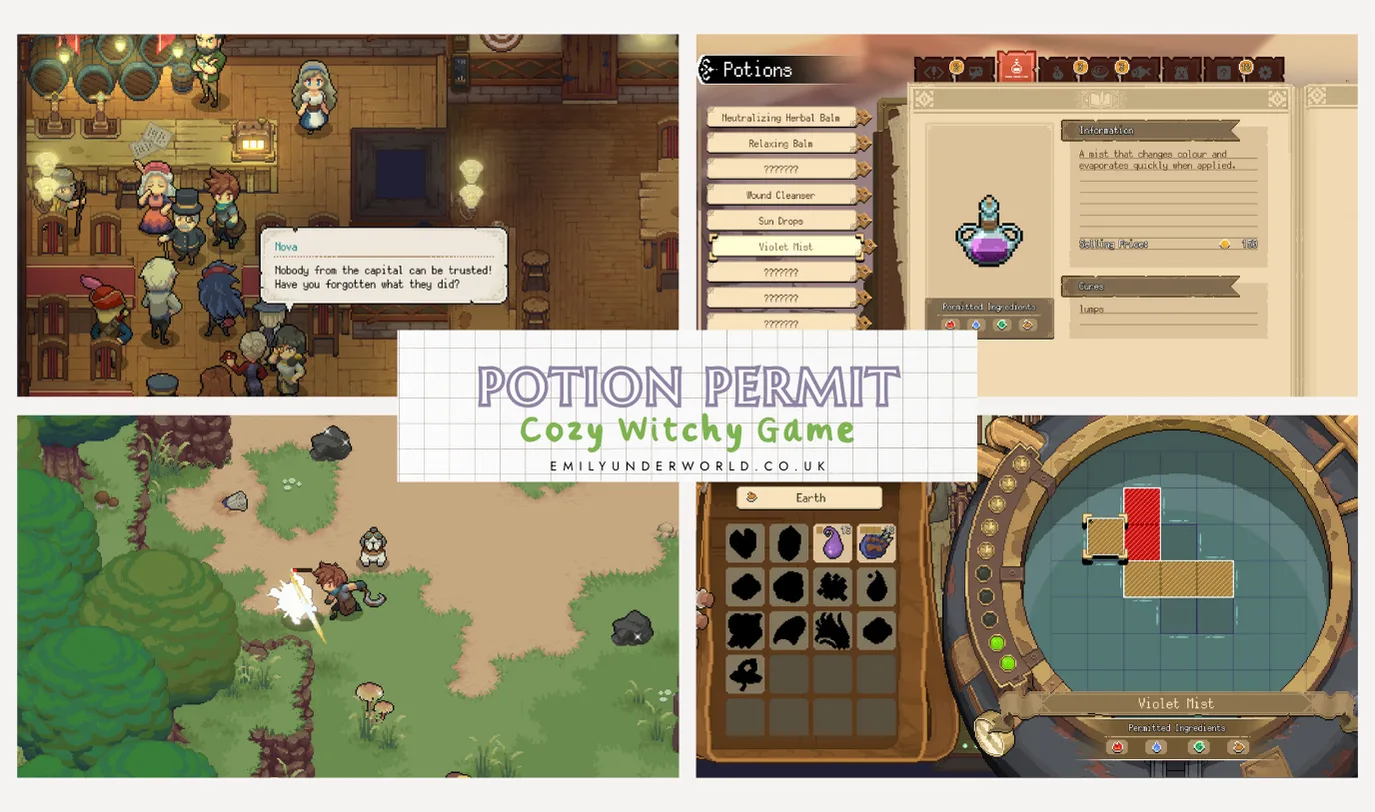Open the Earth ingredient category tab
The image size is (1375, 812).
point(810,497)
